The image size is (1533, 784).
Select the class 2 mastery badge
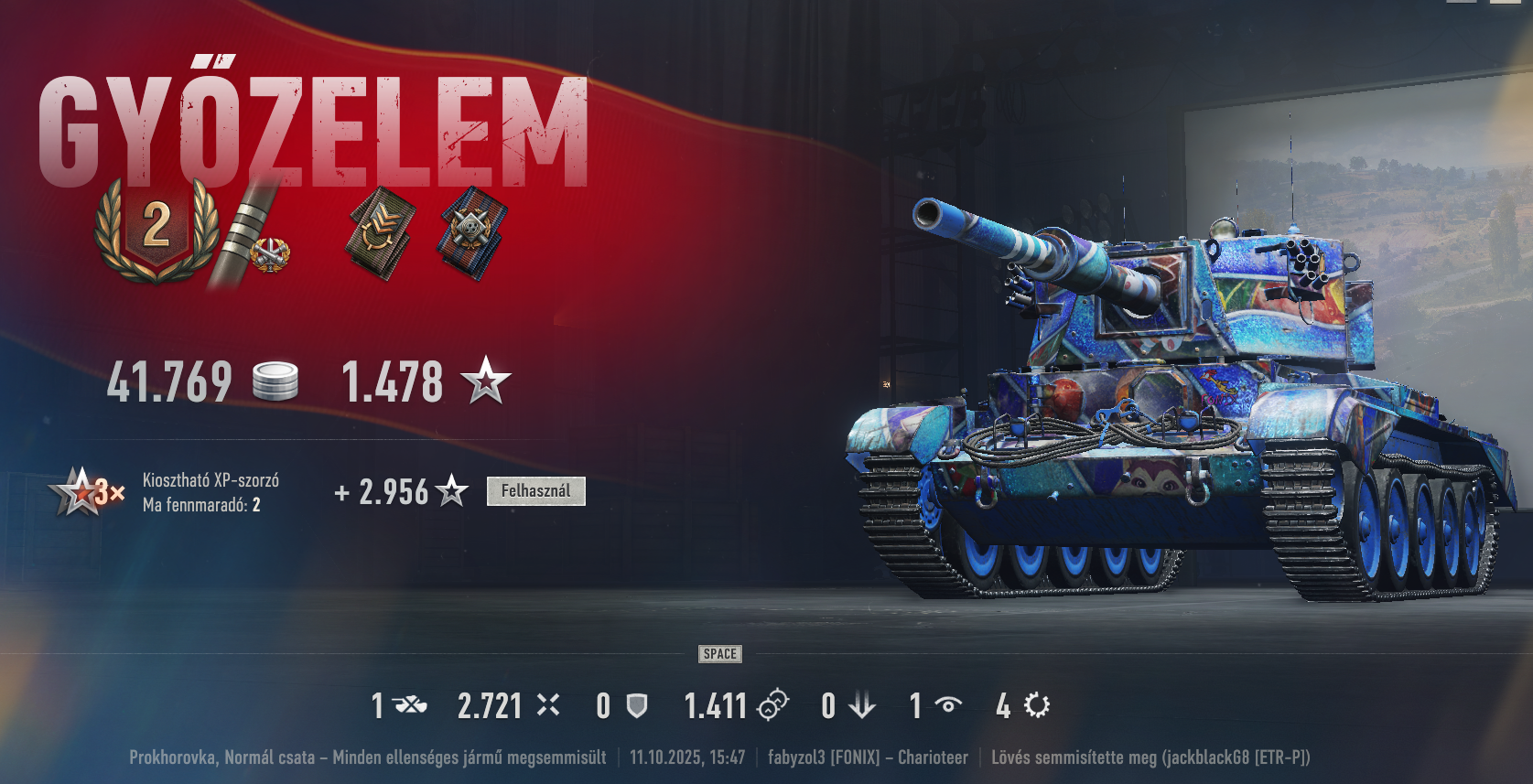(157, 227)
